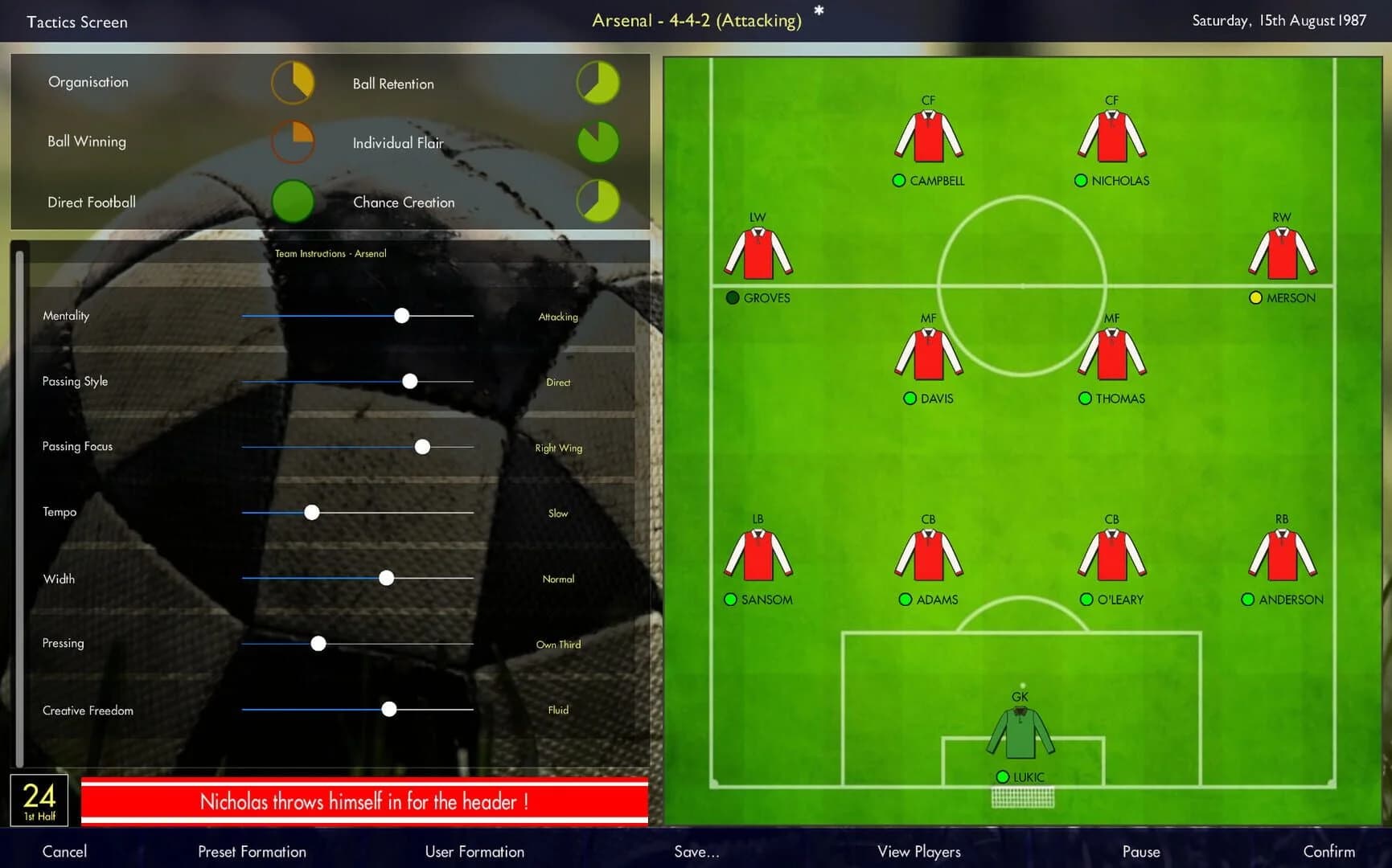Confirm the tactics changes

[1328, 851]
